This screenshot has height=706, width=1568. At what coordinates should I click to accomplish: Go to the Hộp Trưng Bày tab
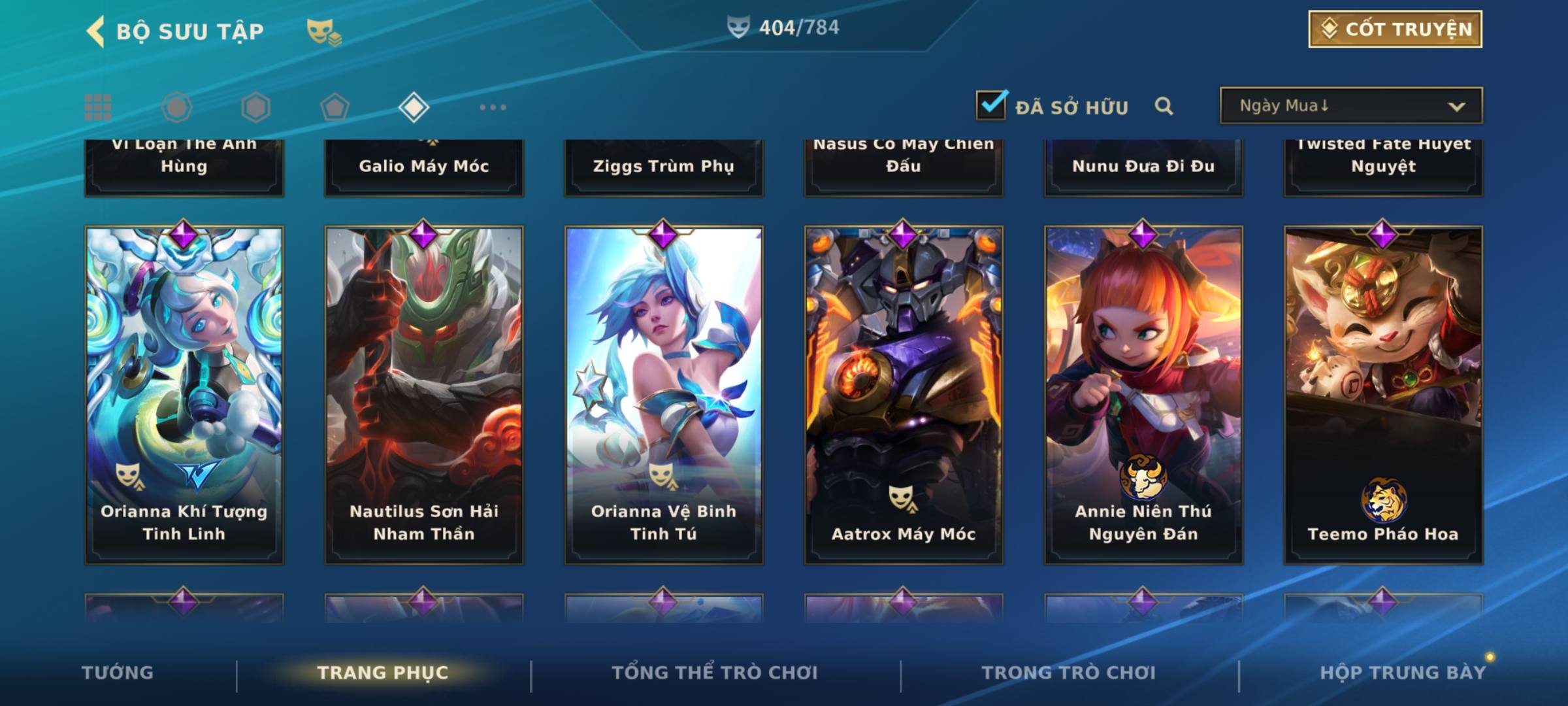[1403, 673]
